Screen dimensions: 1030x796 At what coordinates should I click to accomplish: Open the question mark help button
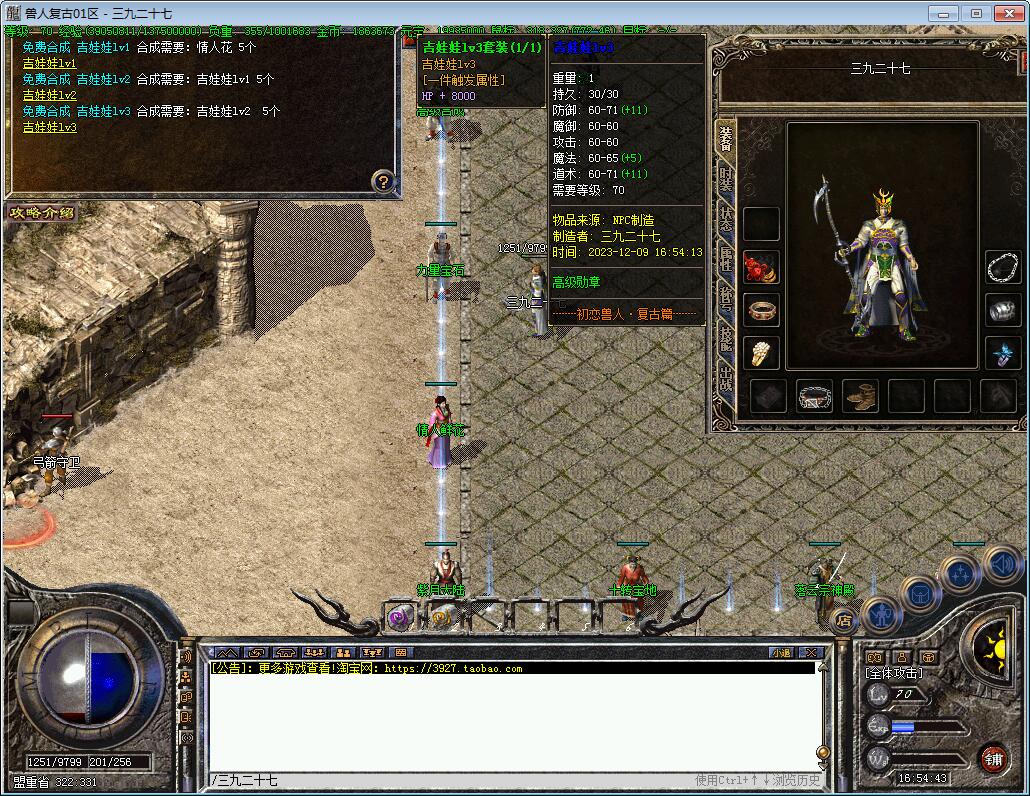[x=383, y=181]
